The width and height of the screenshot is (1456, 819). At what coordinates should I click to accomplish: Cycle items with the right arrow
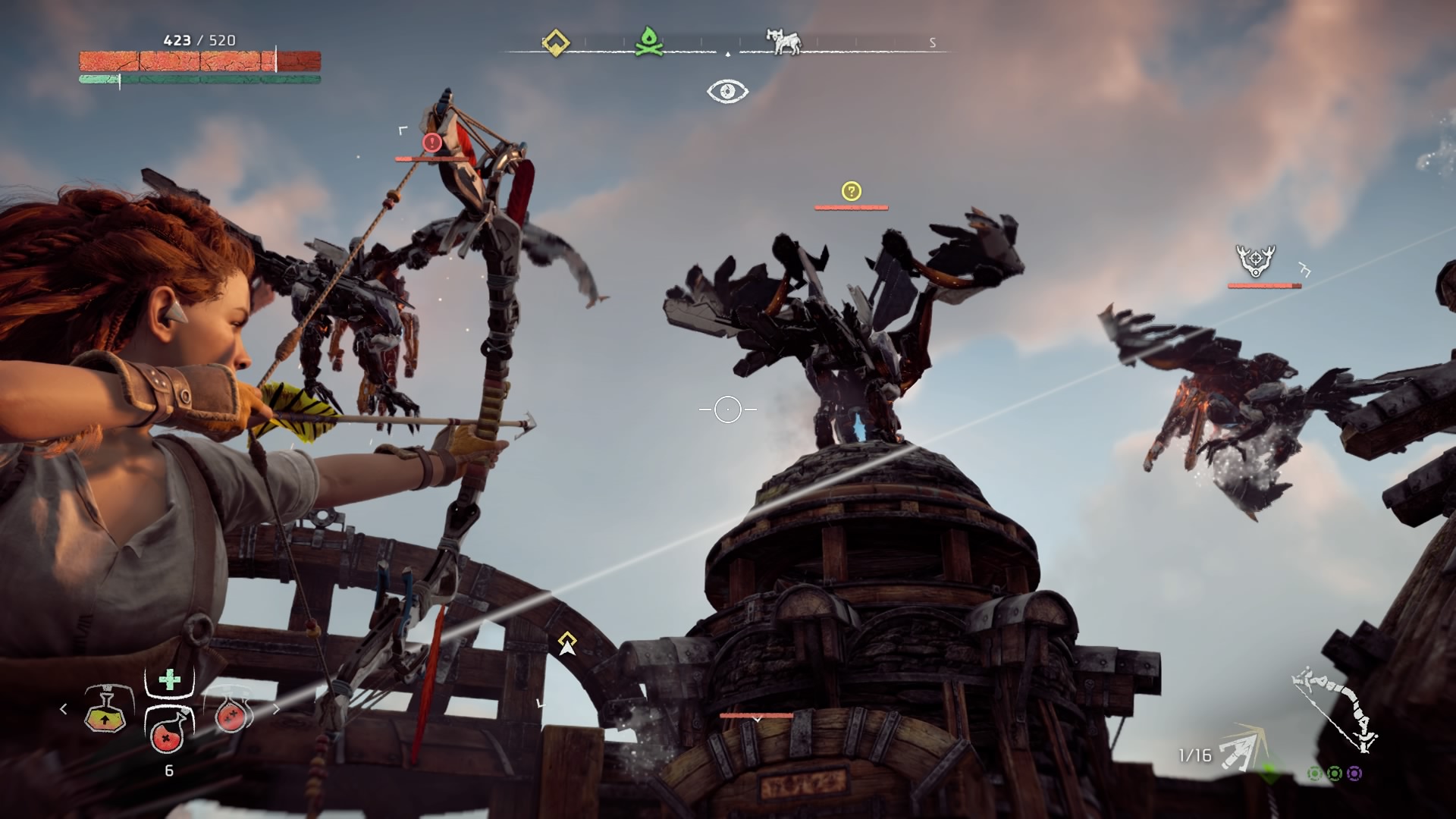pos(276,709)
